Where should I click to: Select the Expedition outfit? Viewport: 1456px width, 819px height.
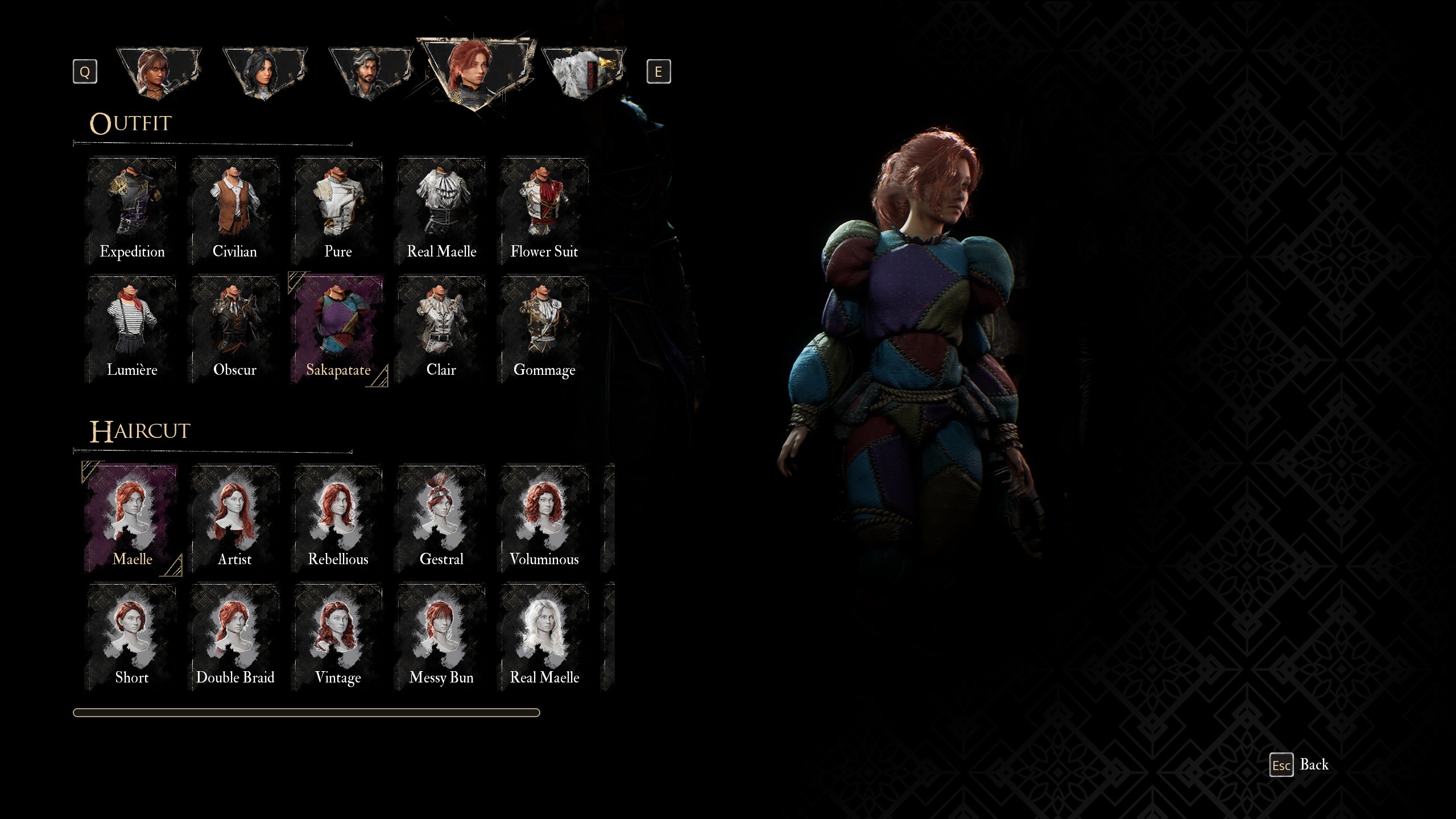tap(132, 212)
